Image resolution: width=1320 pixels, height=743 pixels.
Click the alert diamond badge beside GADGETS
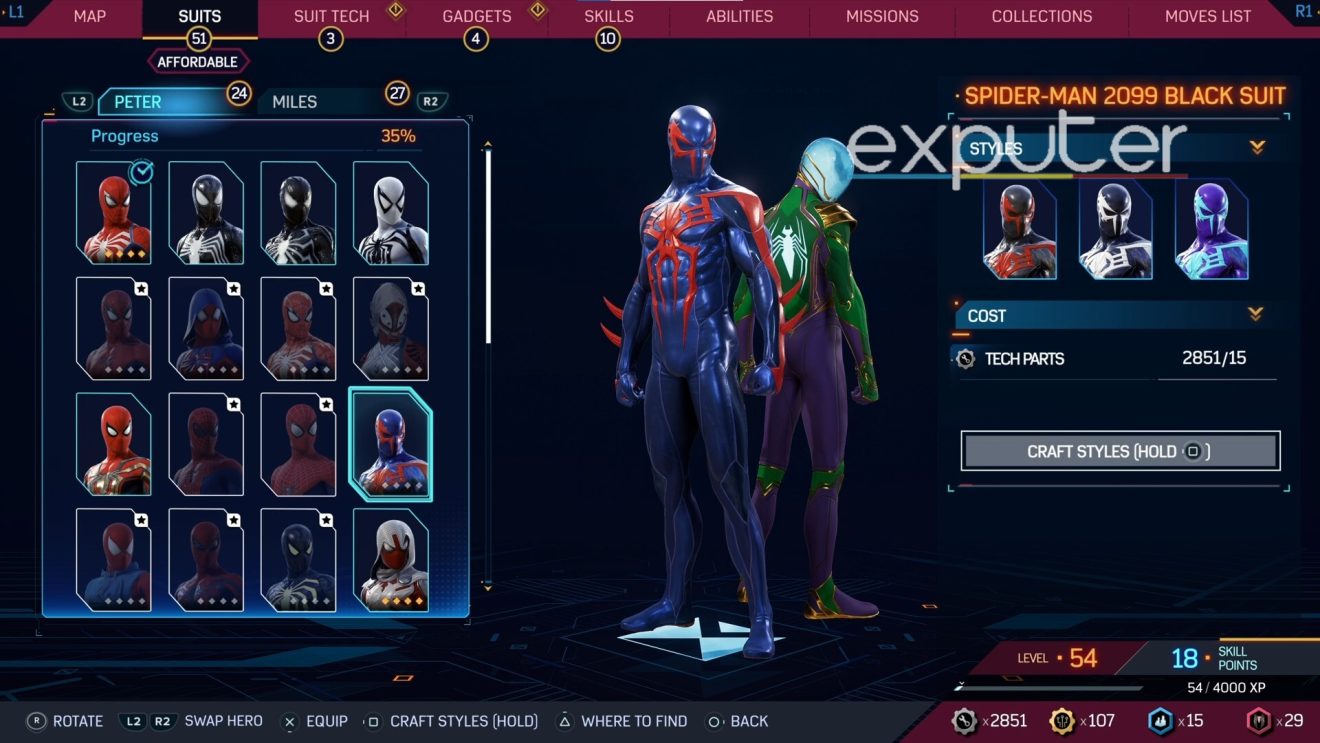coord(537,11)
